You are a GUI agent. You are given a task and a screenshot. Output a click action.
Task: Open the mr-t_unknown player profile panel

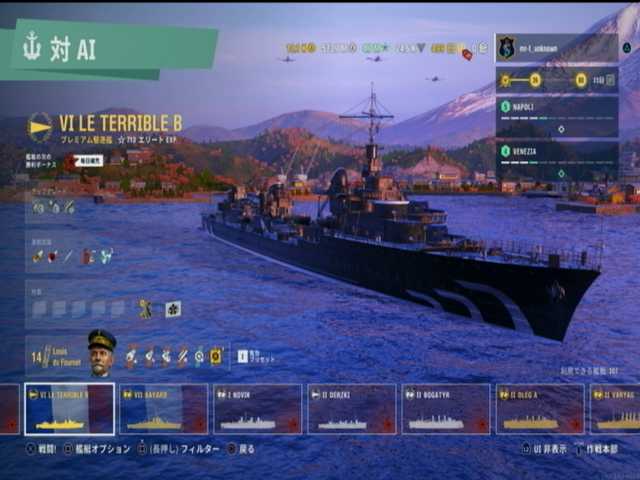pyautogui.click(x=556, y=48)
